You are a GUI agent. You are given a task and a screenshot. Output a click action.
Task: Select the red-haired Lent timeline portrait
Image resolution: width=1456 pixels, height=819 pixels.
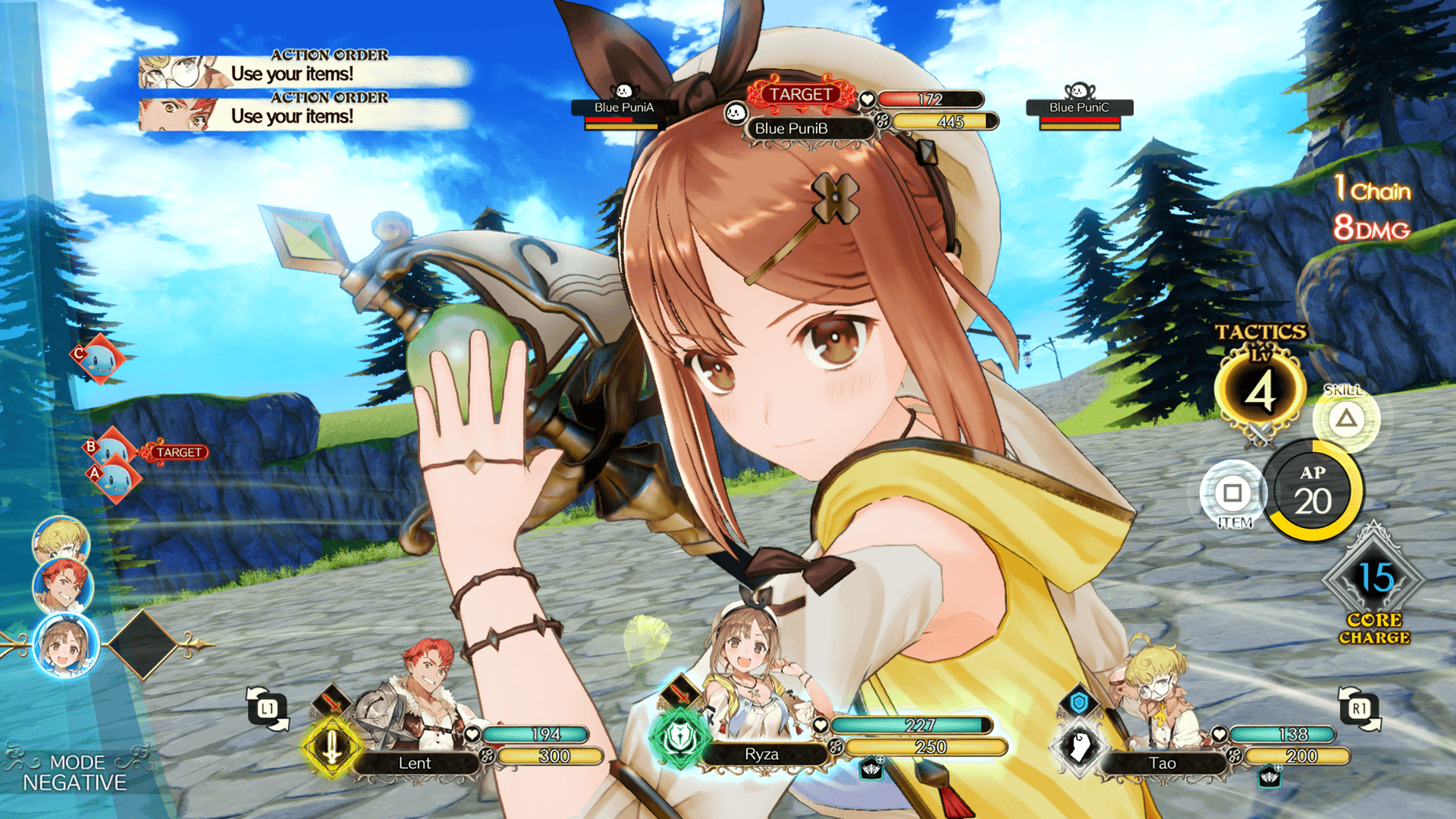point(63,585)
